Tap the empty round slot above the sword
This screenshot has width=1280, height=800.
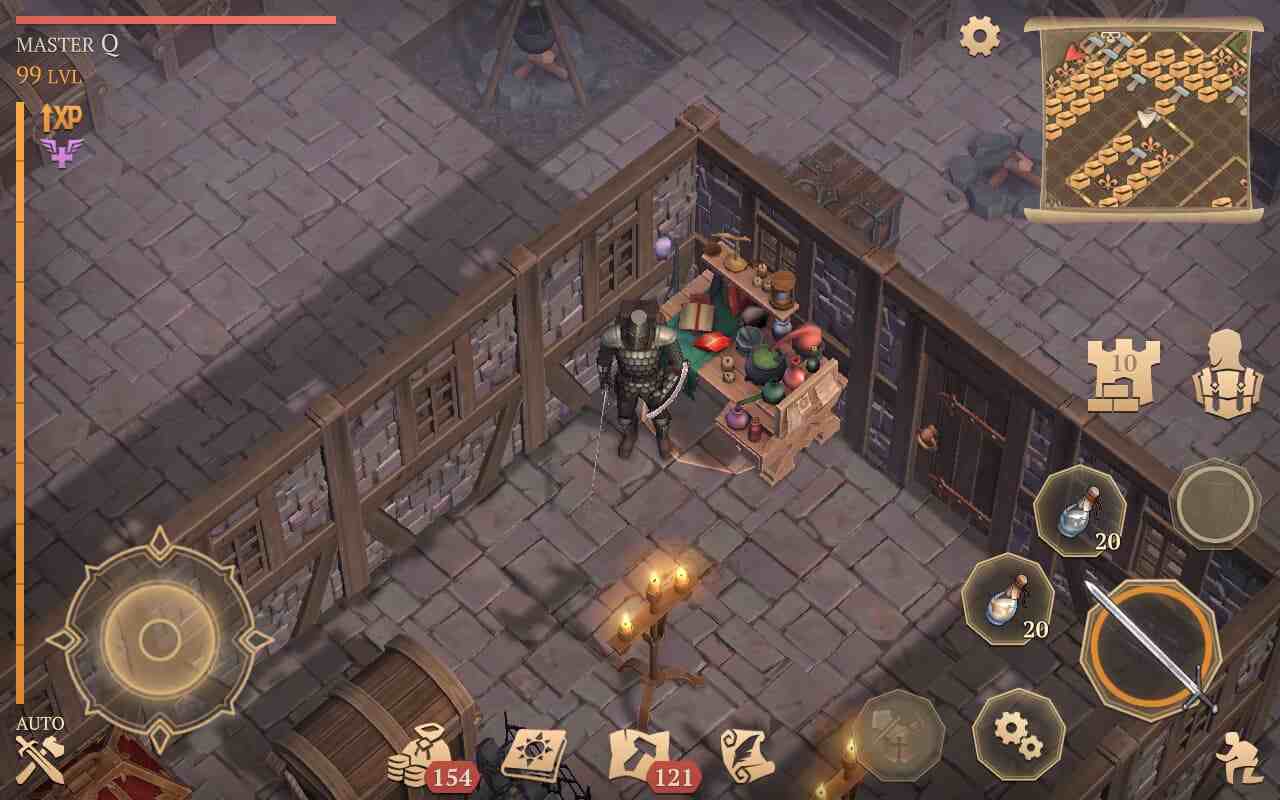point(1215,504)
